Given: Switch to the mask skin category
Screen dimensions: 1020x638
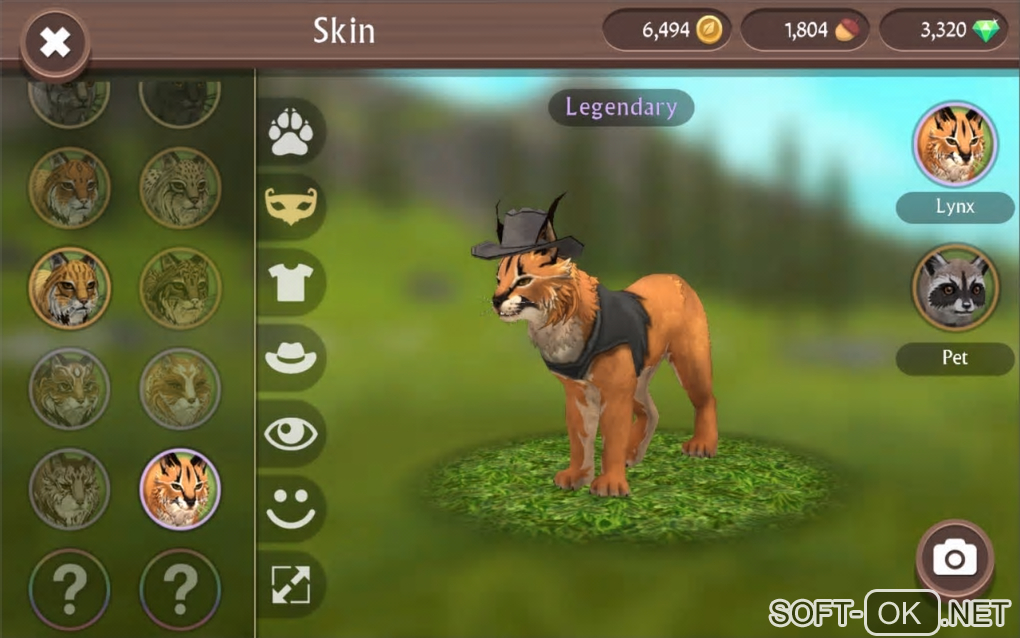Looking at the screenshot, I should (291, 206).
